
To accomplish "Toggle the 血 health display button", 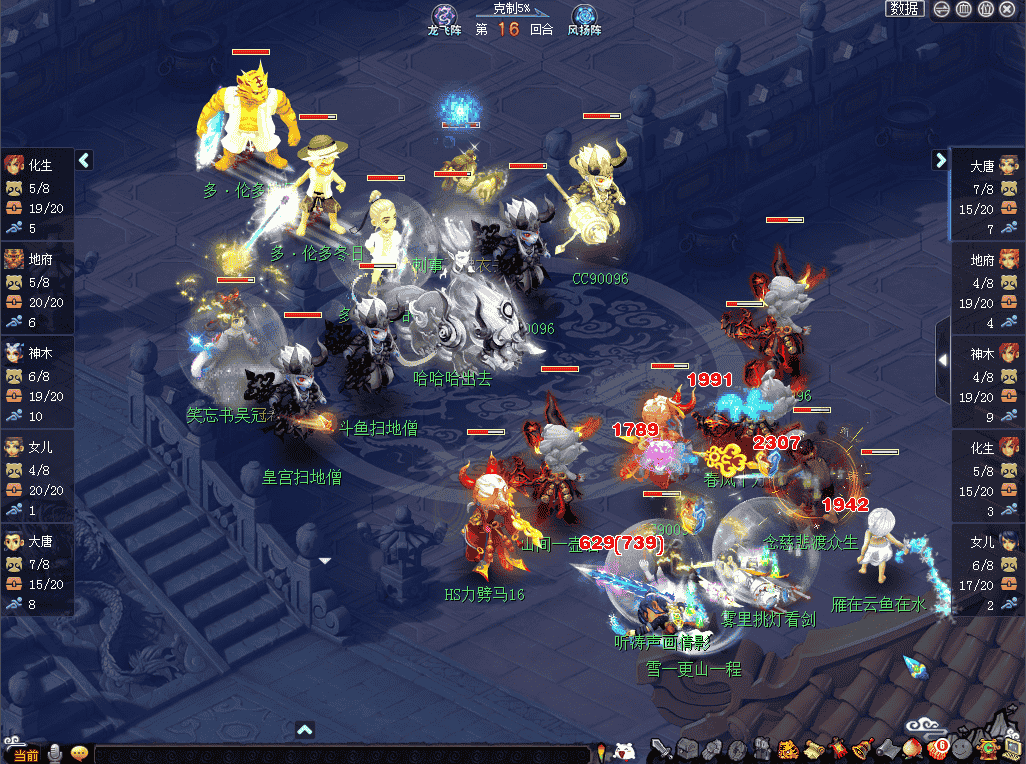I will (964, 10).
